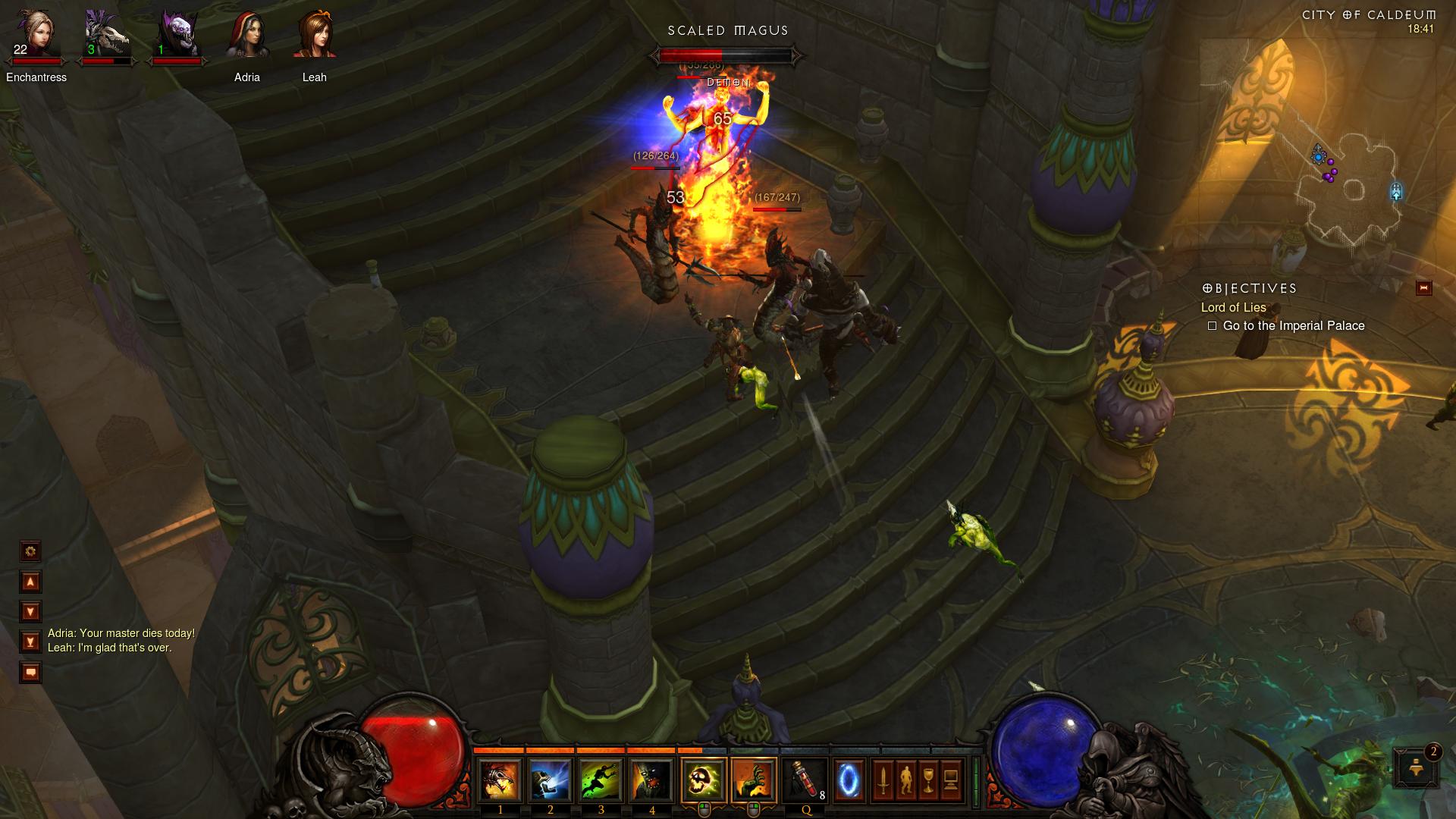1456x819 pixels.
Task: Click the zombie dog pet portrait
Action: point(106,35)
